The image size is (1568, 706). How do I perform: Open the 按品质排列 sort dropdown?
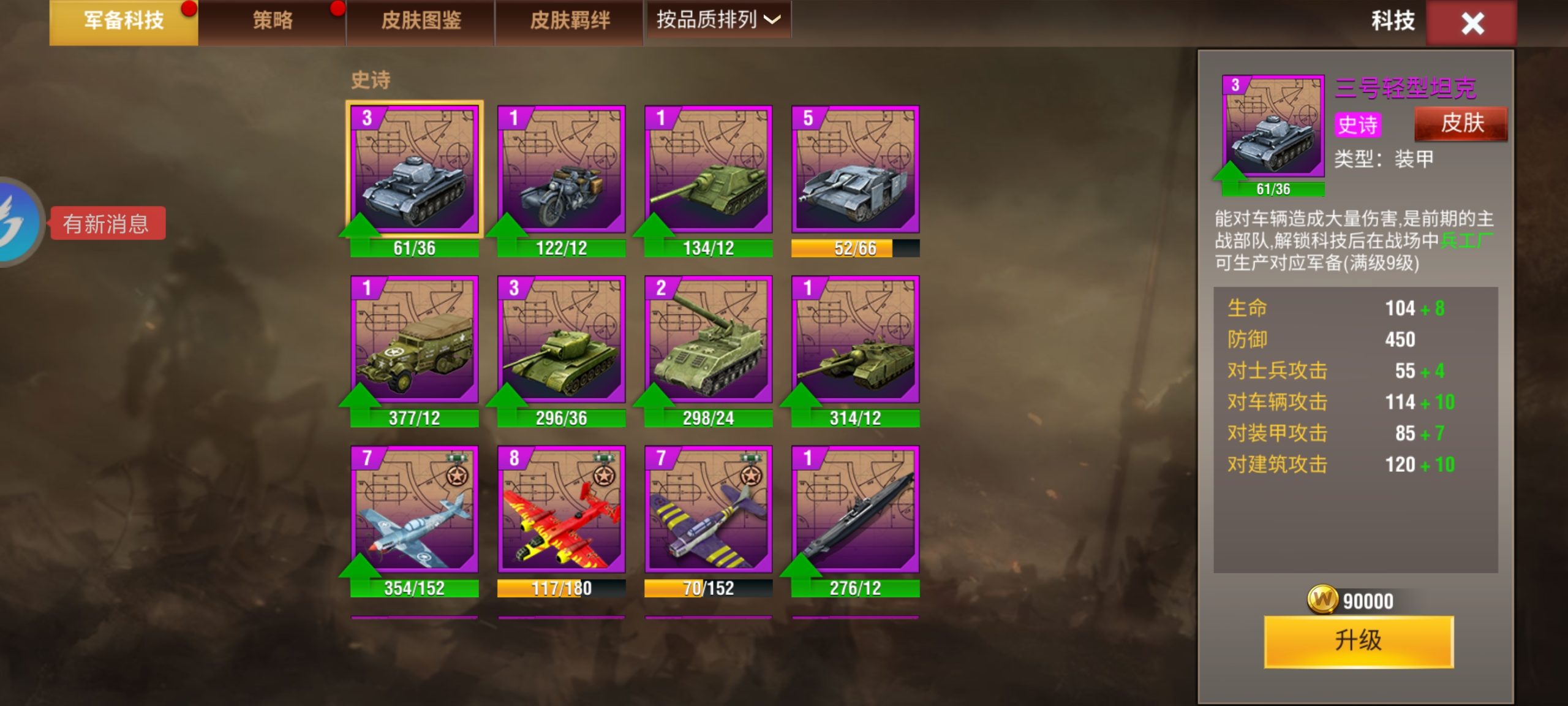[718, 20]
